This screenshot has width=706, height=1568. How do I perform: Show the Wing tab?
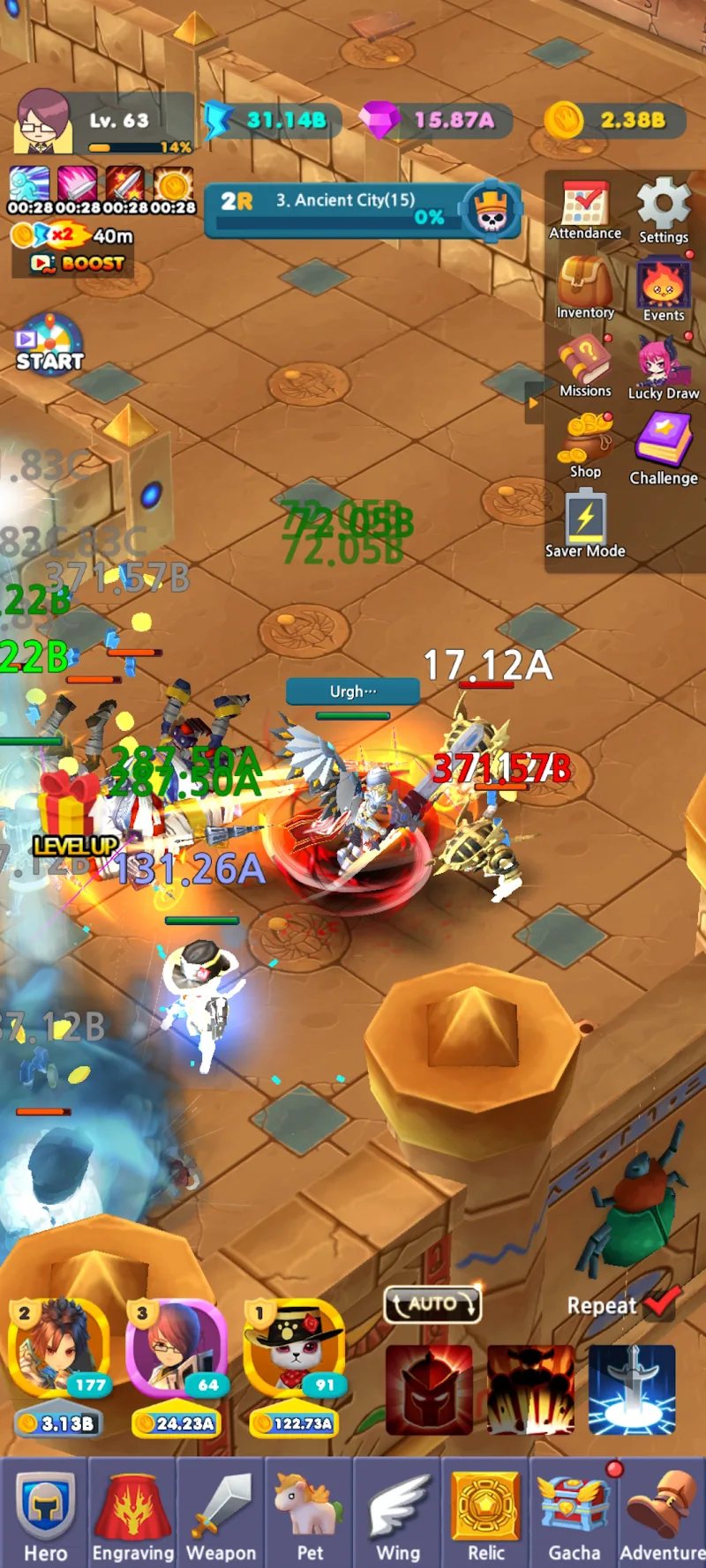point(398,1513)
